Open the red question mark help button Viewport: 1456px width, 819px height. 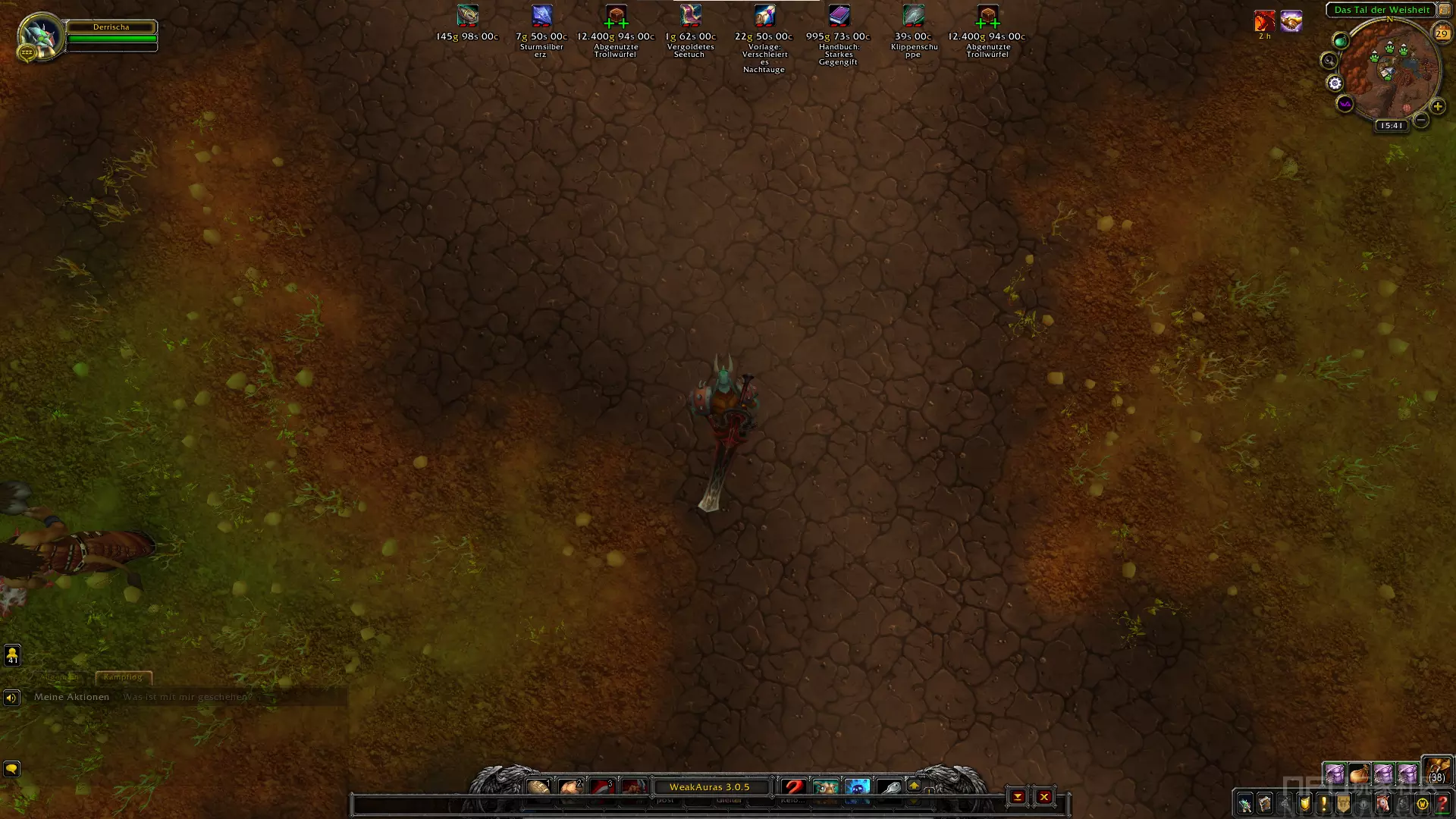[x=1442, y=804]
